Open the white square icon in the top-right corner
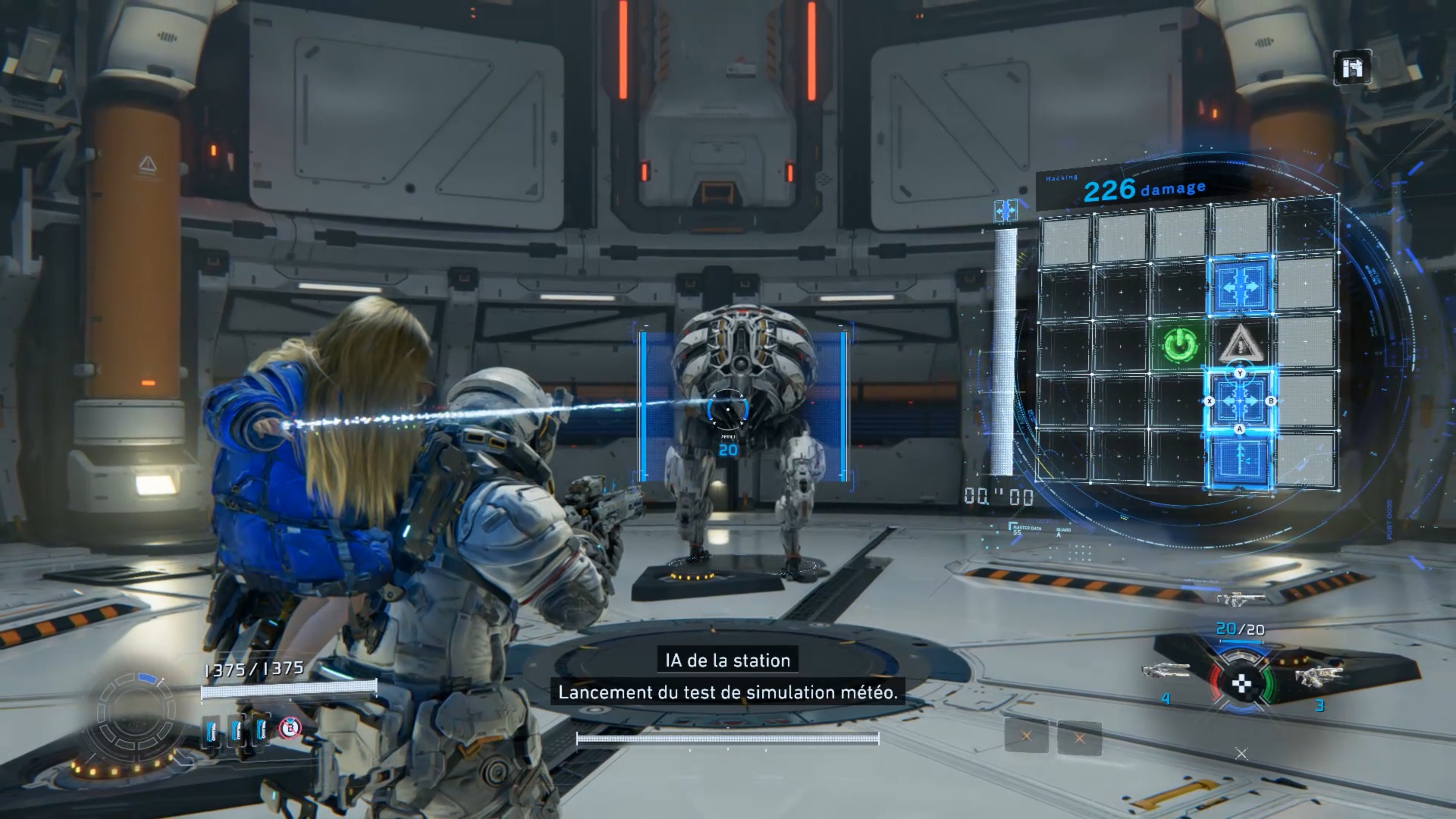This screenshot has height=819, width=1456. point(1352,69)
